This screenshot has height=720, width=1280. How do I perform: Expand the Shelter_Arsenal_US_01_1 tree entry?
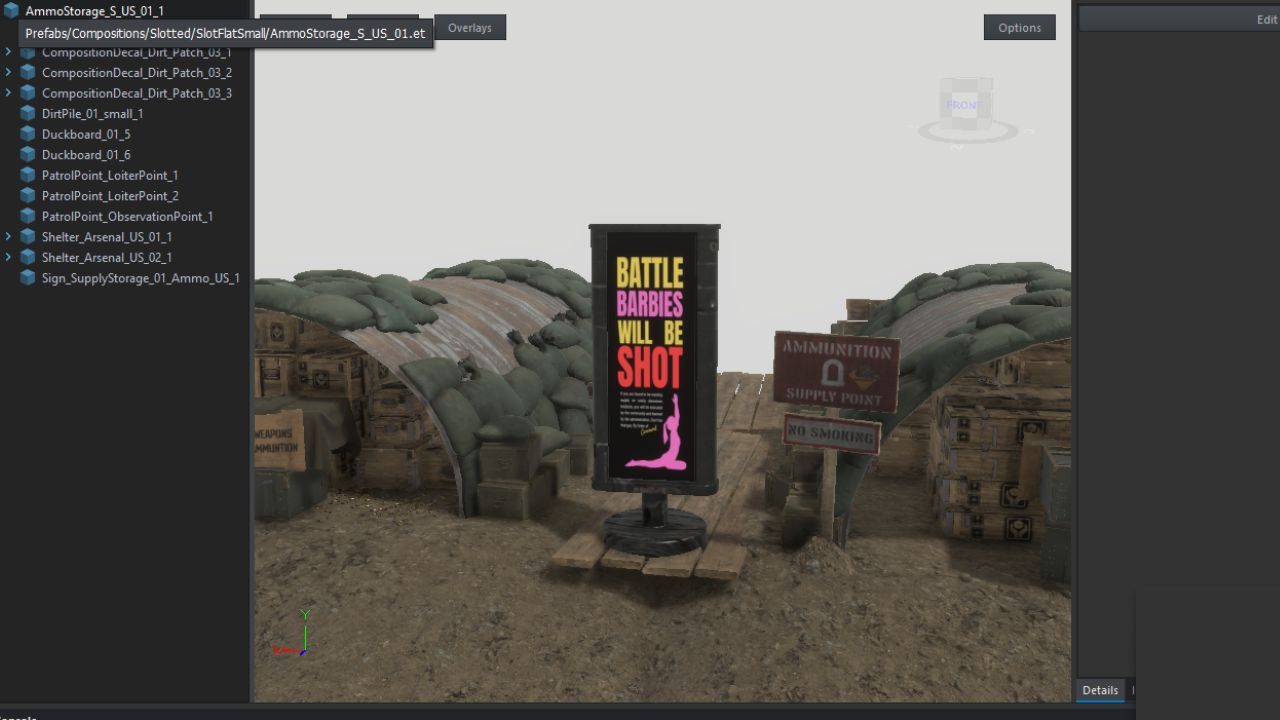(8, 237)
